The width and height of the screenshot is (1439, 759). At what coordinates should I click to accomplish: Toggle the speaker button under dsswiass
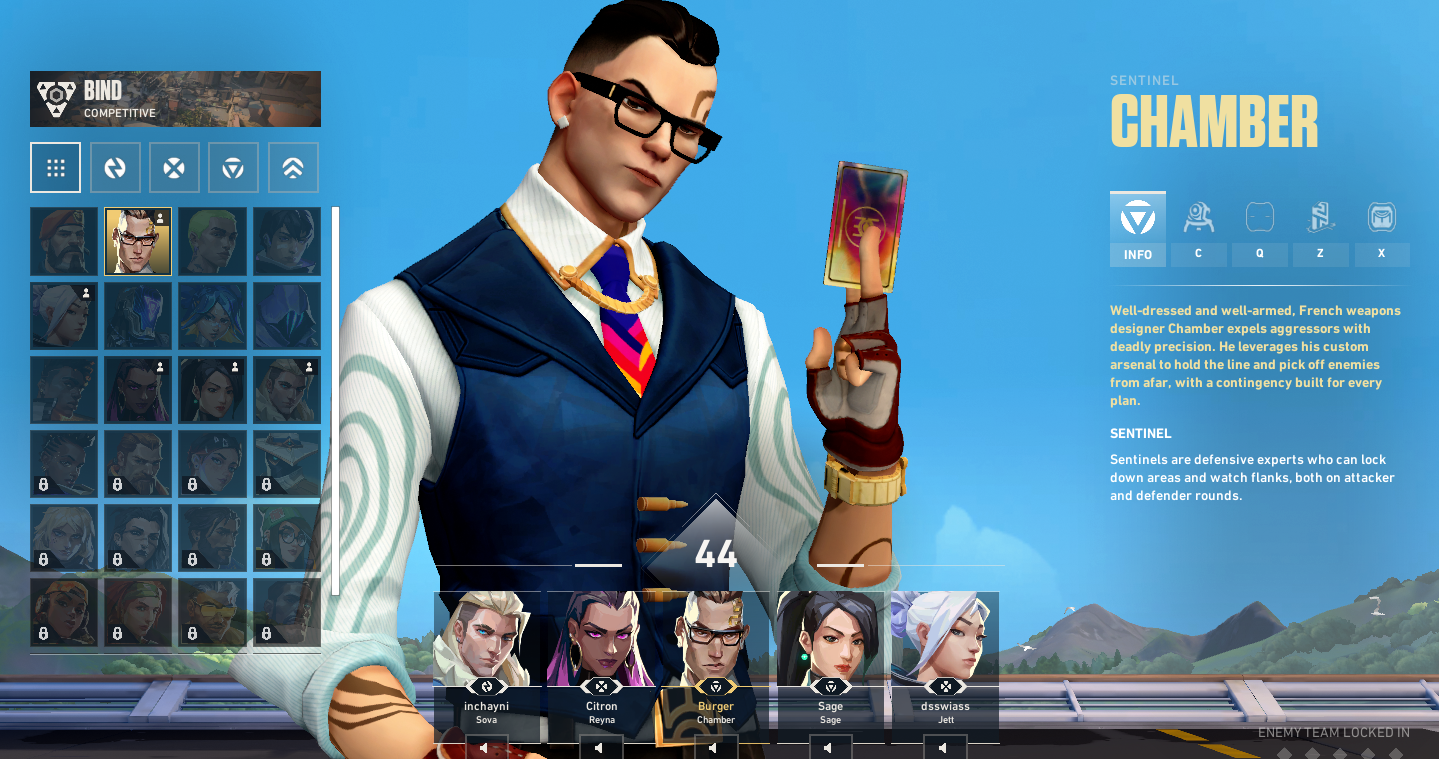tap(944, 747)
